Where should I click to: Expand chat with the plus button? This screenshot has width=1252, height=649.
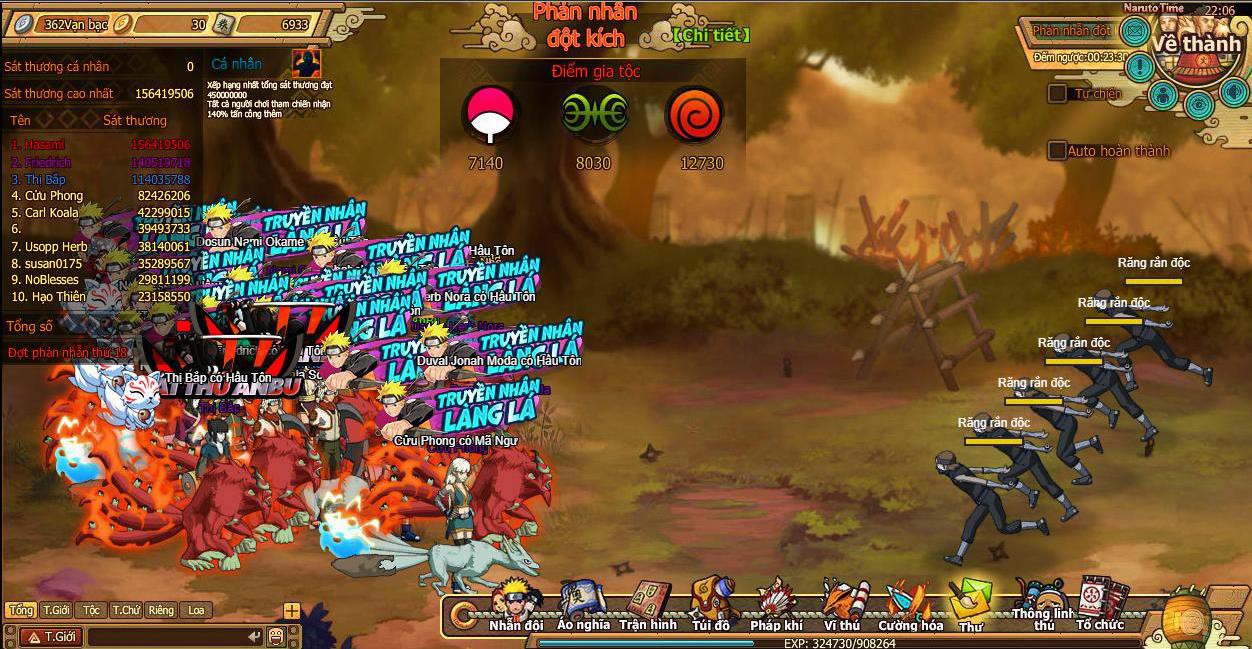coord(291,610)
